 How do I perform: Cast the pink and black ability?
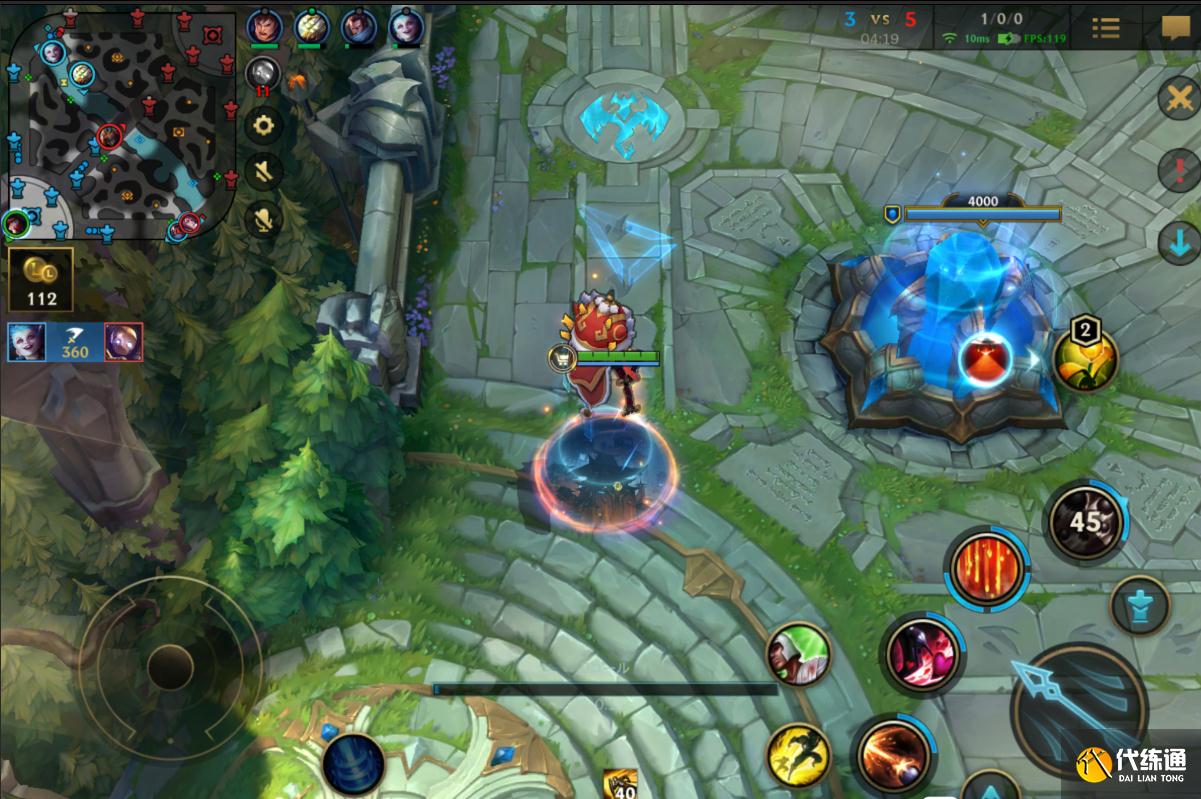click(x=922, y=655)
